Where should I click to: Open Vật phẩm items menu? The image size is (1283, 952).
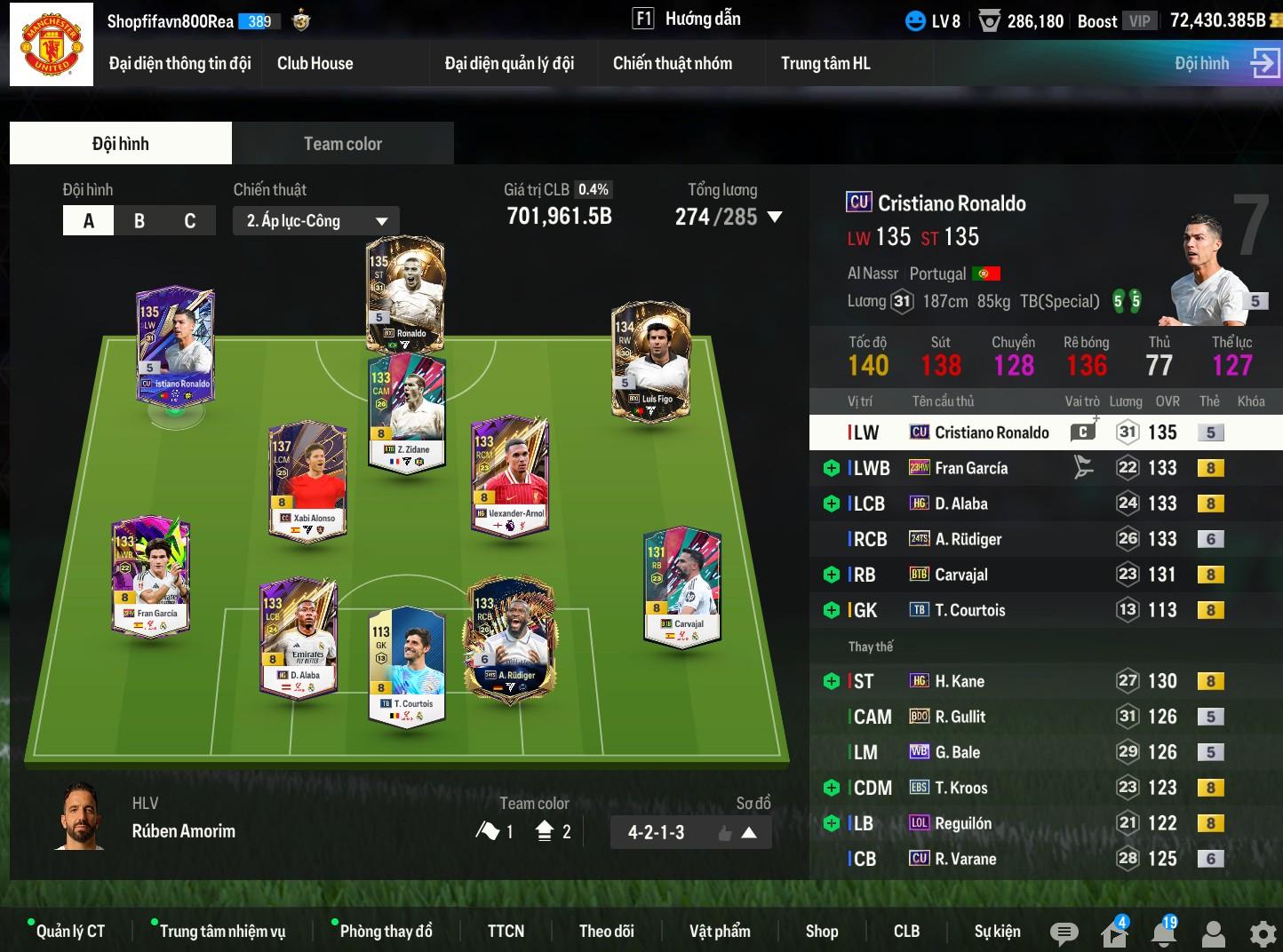(720, 931)
